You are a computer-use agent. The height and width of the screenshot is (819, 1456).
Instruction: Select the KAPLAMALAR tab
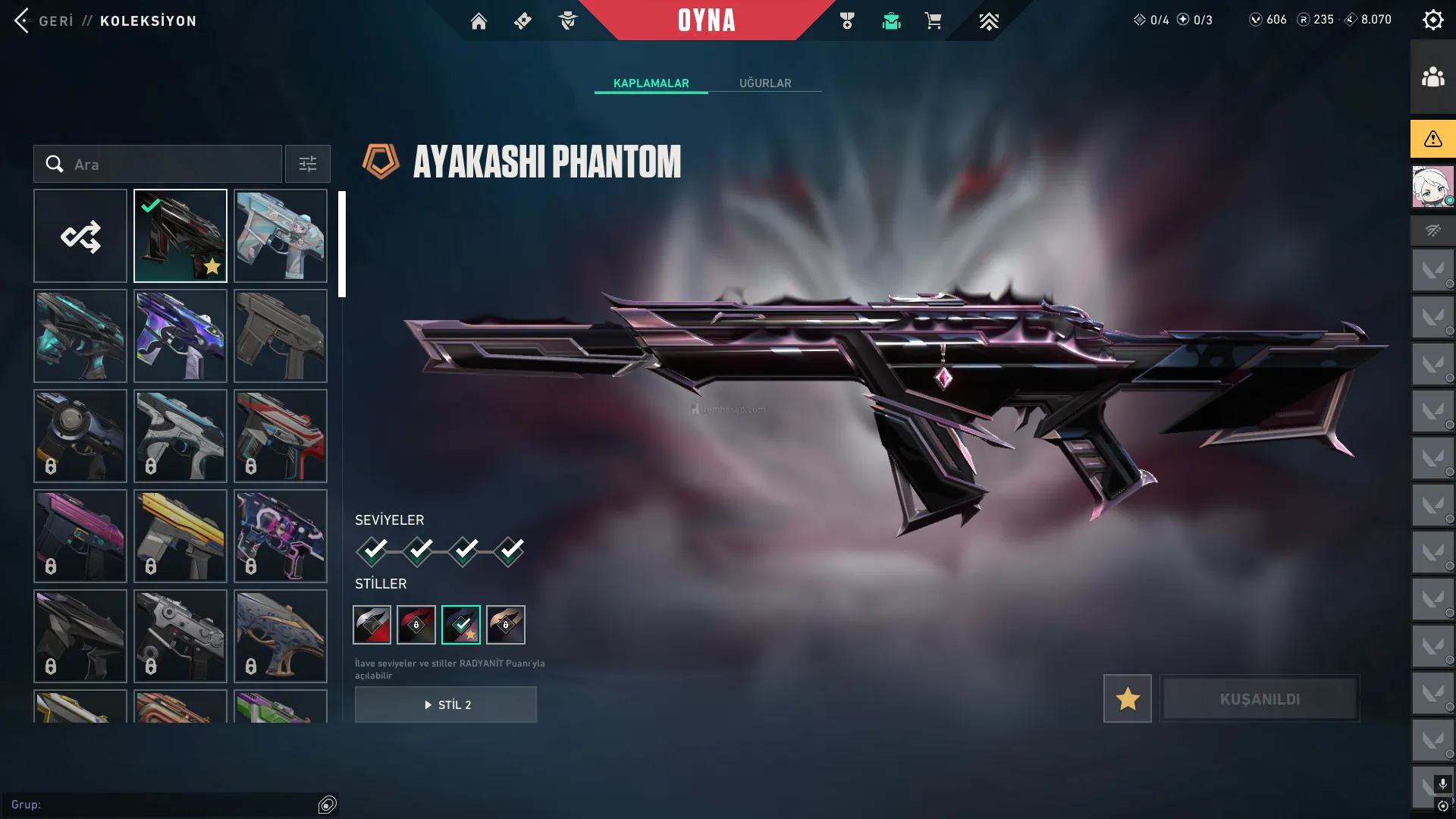click(651, 83)
